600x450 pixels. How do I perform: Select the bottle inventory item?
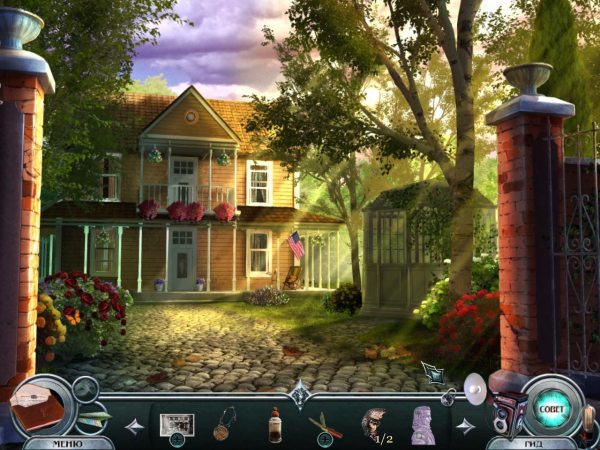(x=274, y=424)
